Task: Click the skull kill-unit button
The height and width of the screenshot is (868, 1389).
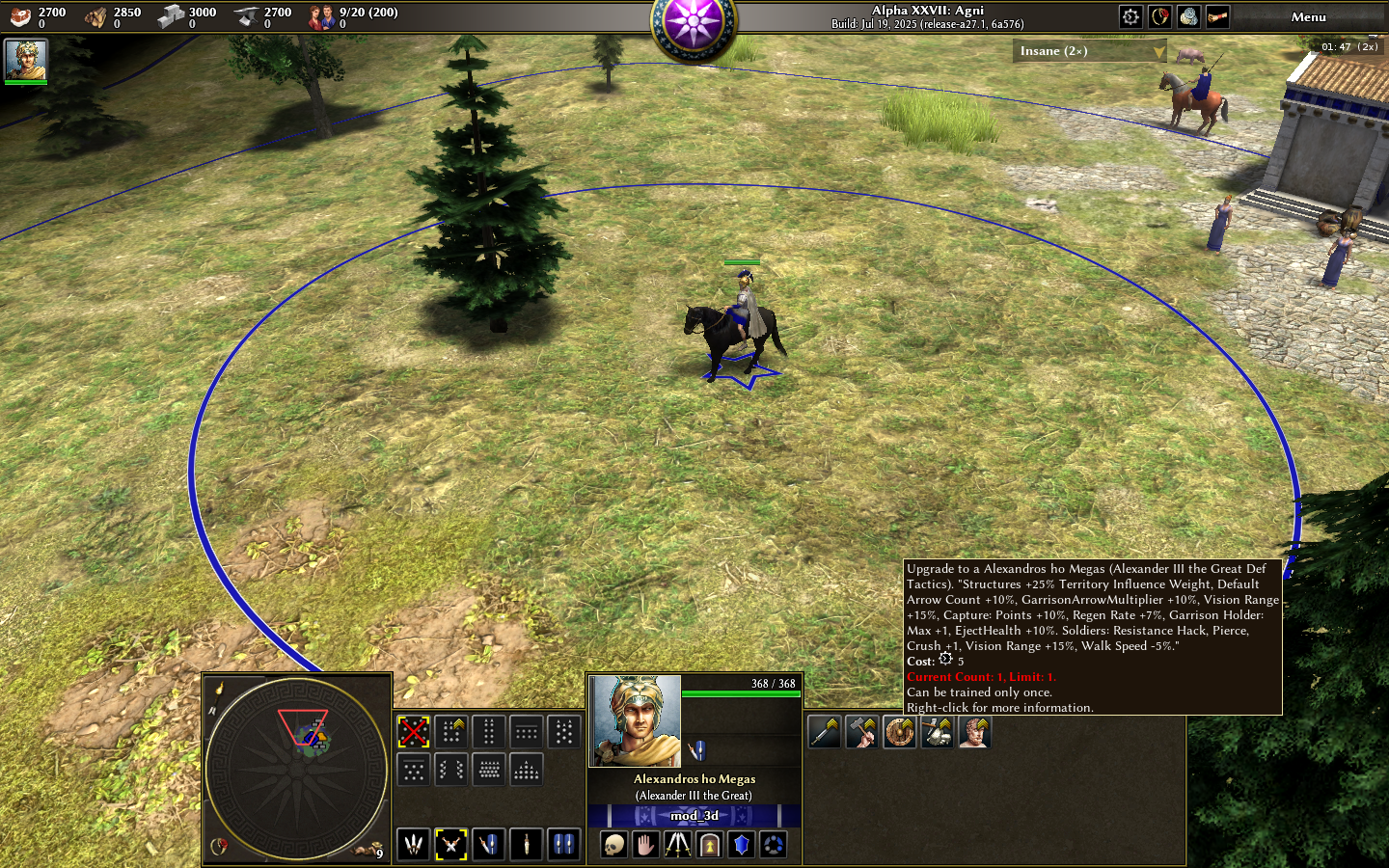Action: (x=613, y=846)
